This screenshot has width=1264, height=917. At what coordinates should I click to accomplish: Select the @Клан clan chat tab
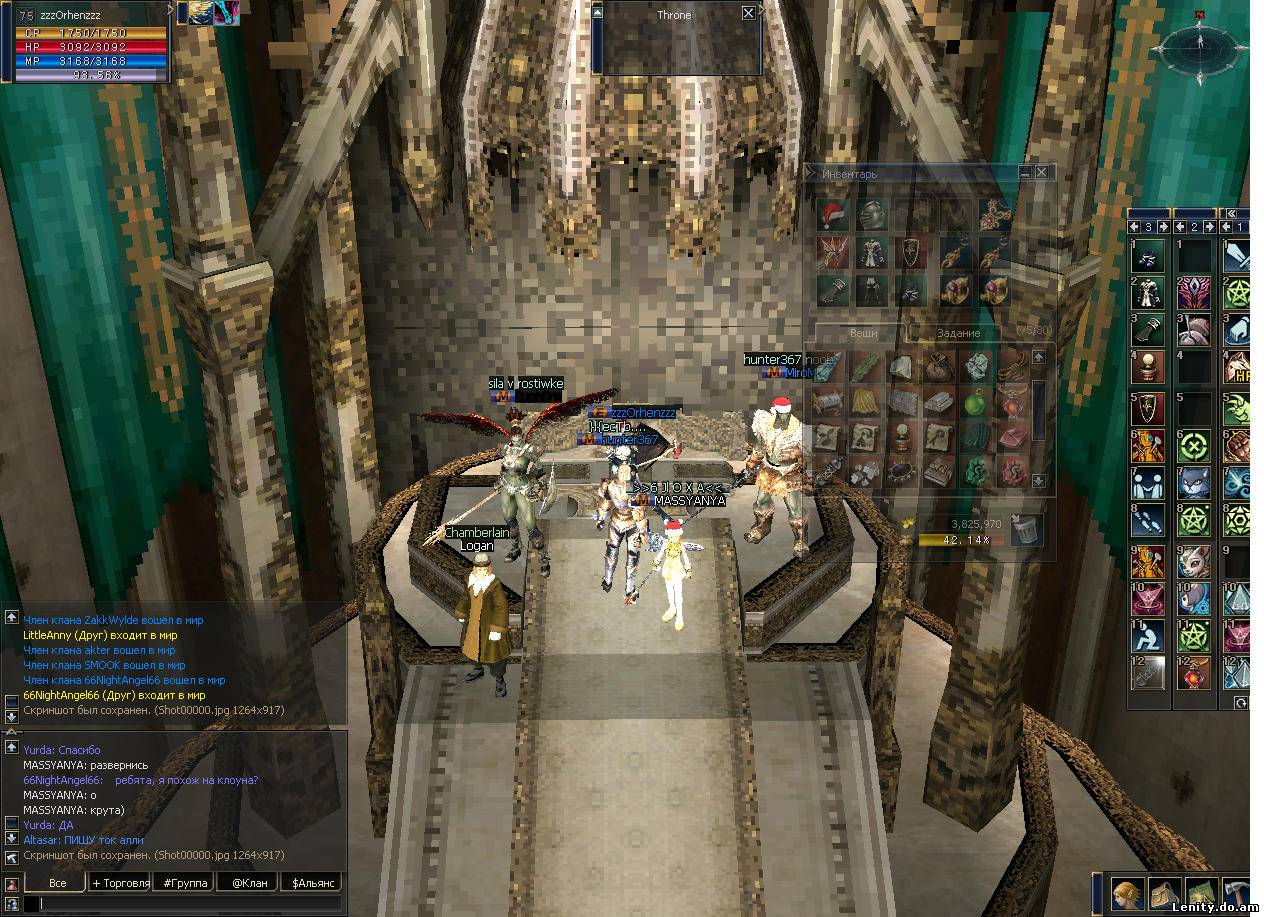250,883
